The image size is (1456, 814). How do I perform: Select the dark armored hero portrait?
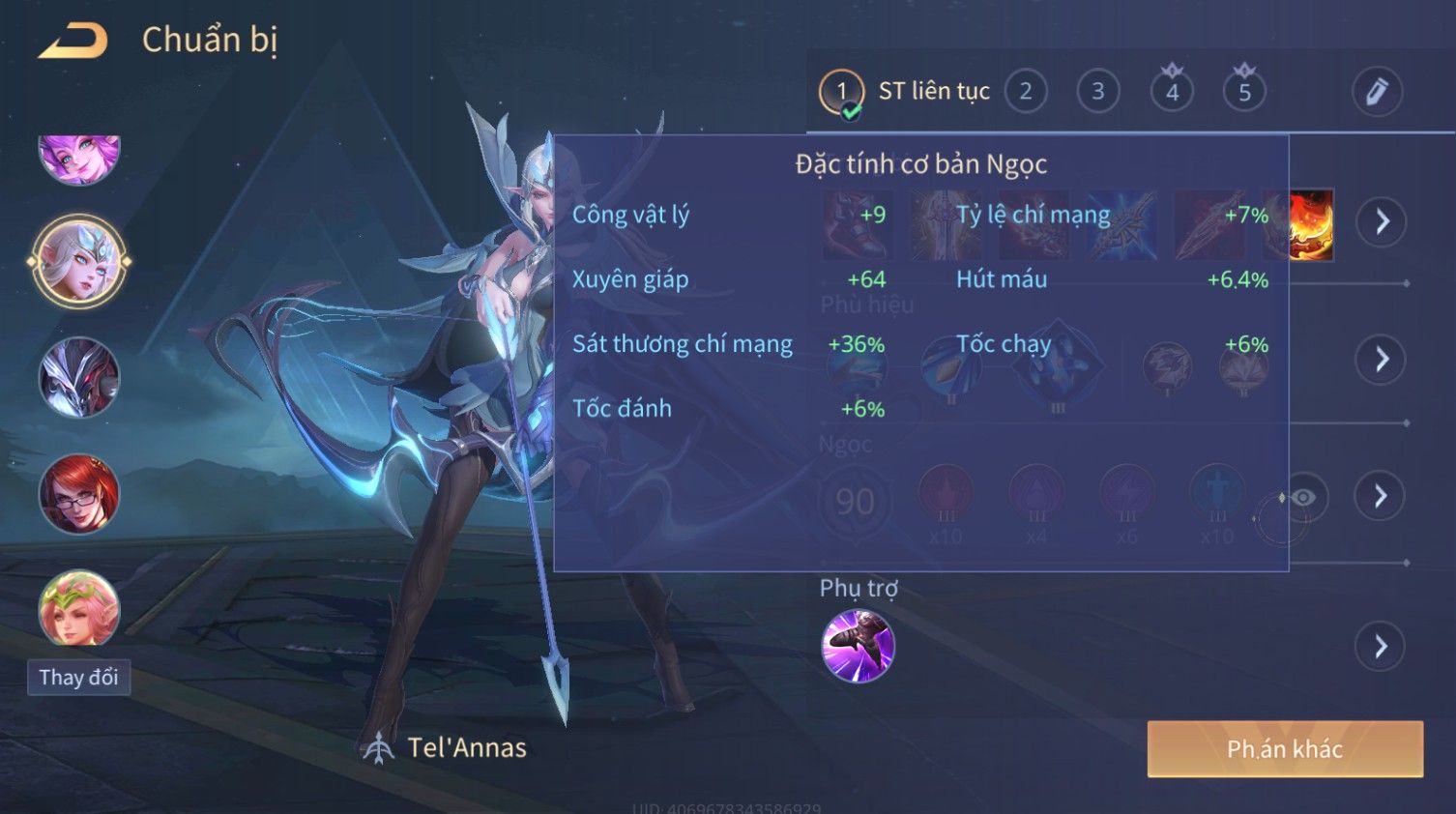coord(79,378)
